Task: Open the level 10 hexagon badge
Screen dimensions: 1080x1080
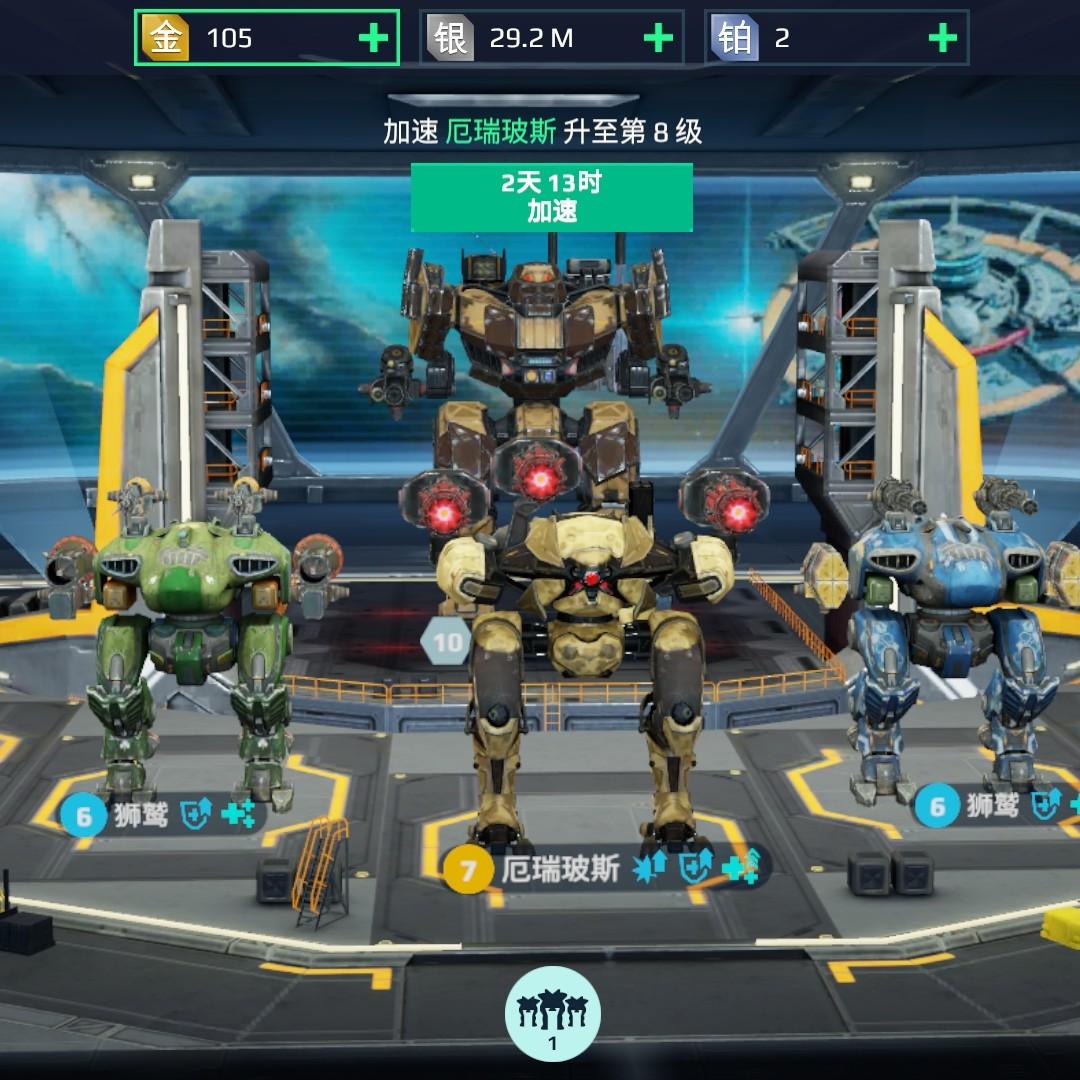Action: [446, 642]
